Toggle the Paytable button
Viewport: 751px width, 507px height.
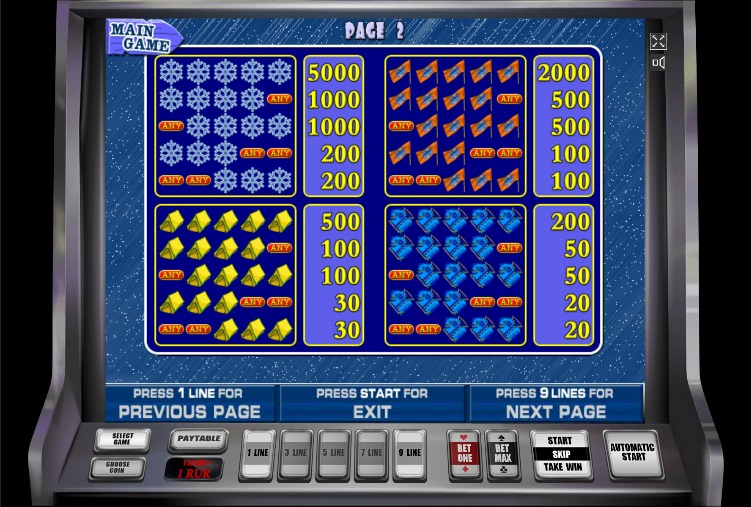tap(198, 439)
